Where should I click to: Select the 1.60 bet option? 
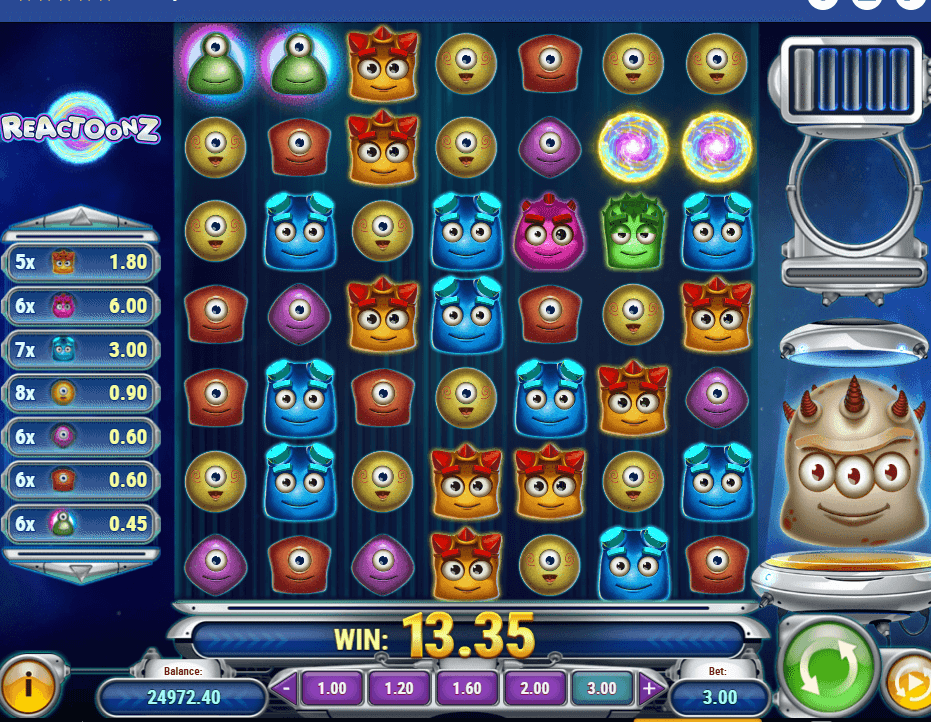coord(466,688)
